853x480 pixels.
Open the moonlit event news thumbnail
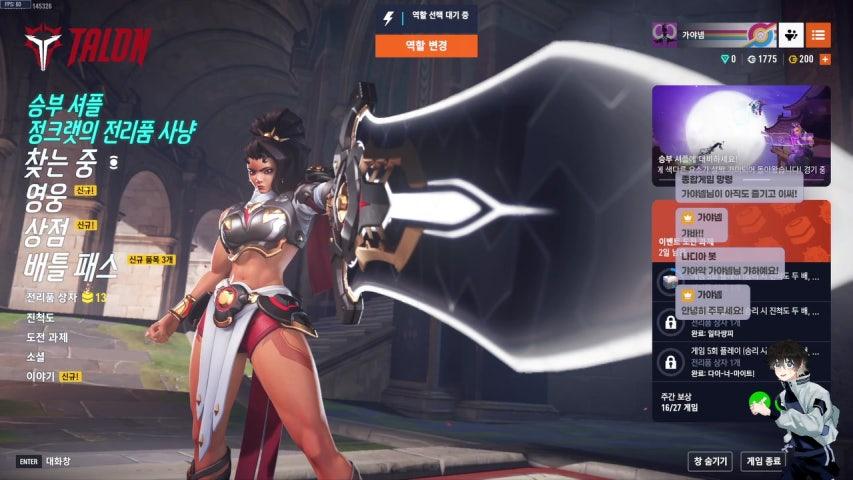(x=741, y=135)
